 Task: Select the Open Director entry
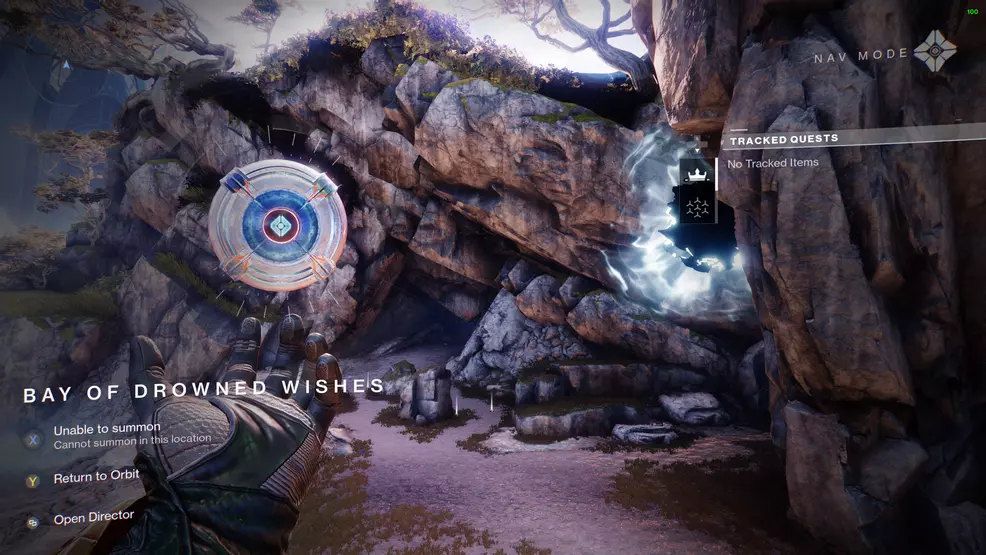(93, 518)
